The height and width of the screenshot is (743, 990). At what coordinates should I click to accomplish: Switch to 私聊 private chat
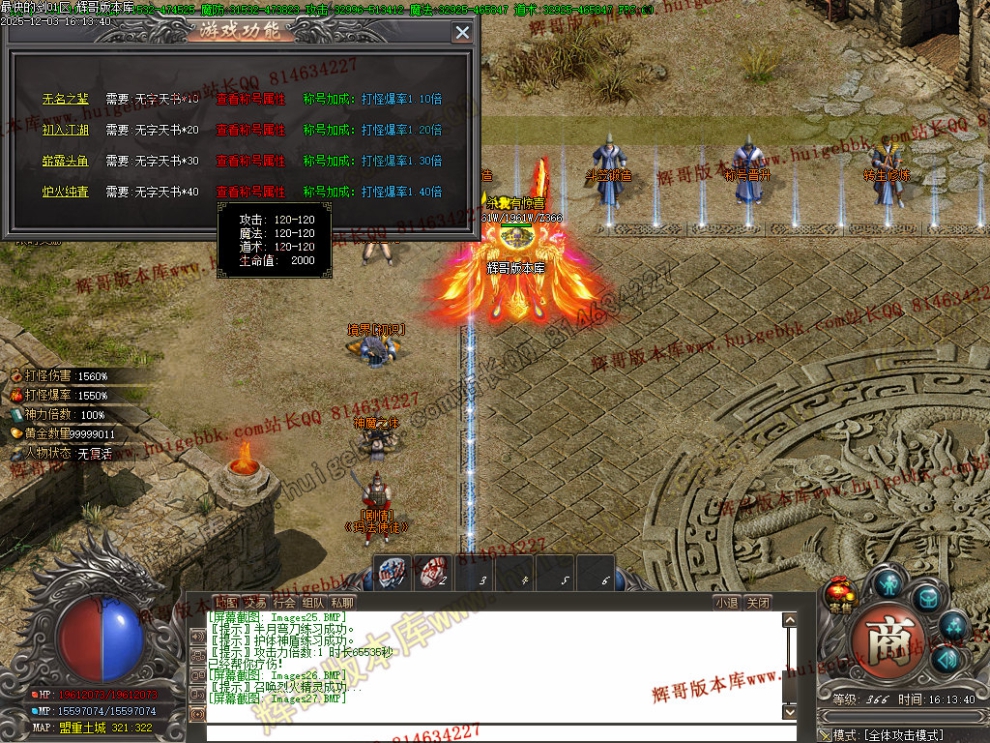[342, 602]
